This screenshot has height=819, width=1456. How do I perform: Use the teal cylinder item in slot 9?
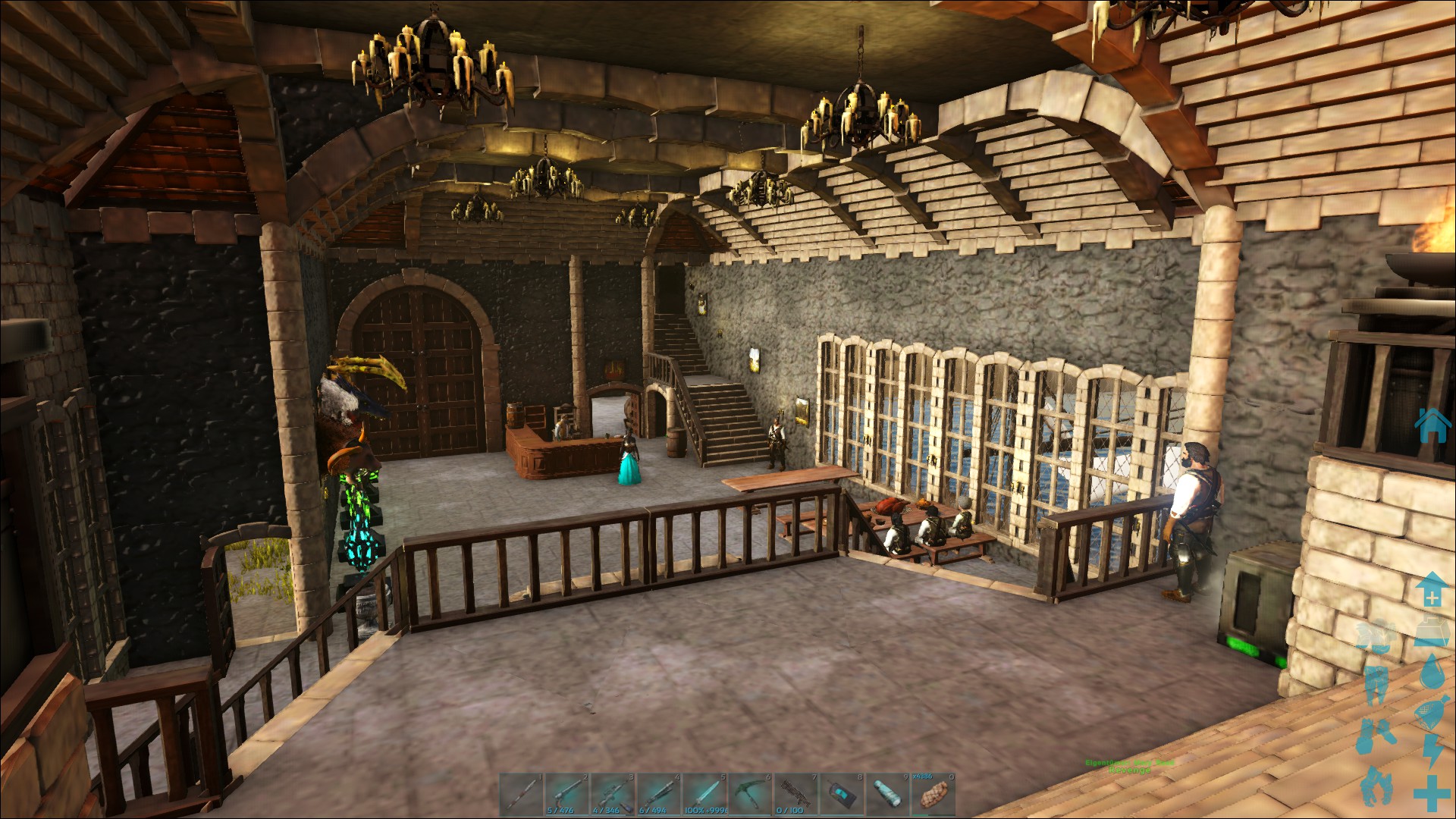pyautogui.click(x=889, y=794)
